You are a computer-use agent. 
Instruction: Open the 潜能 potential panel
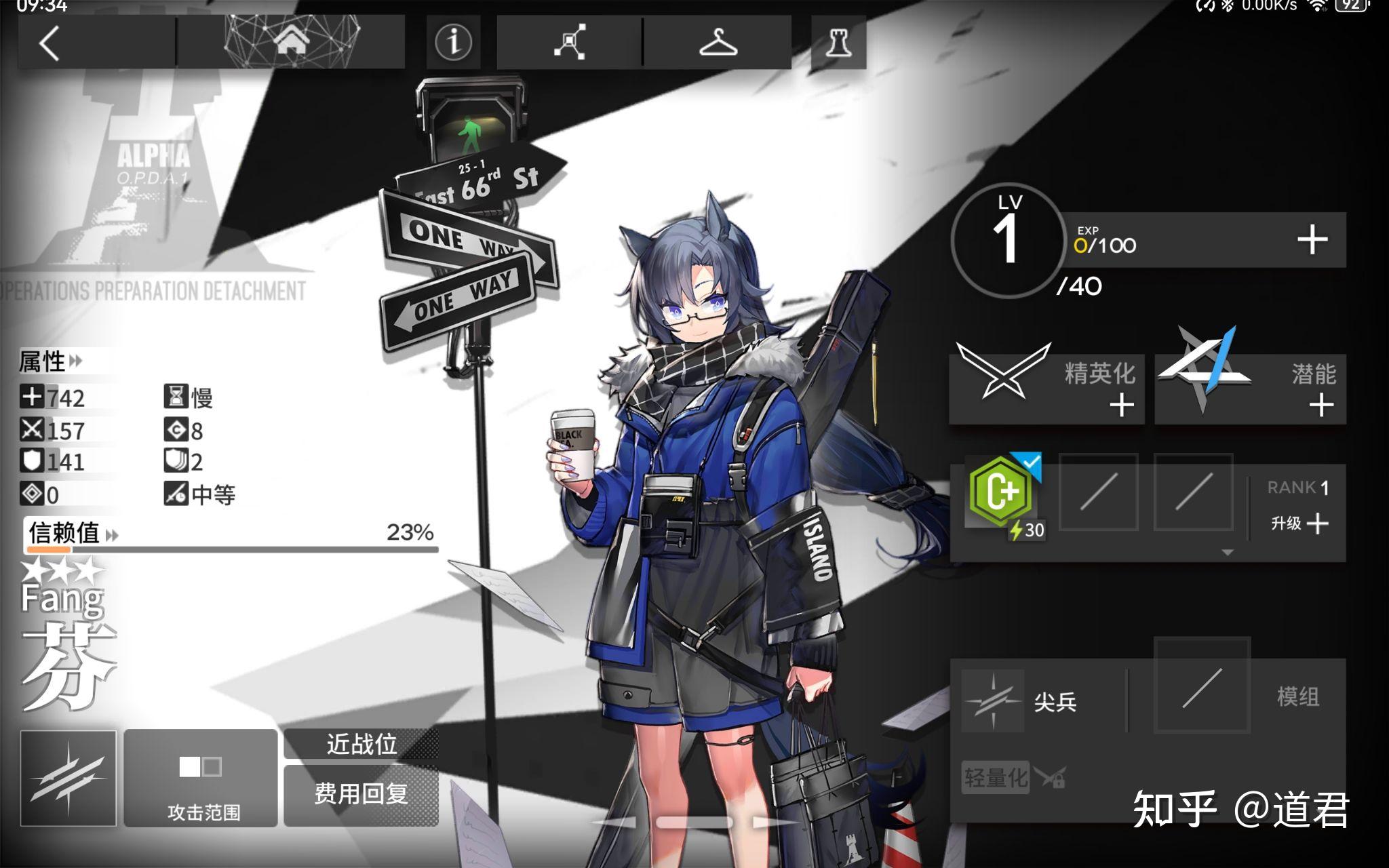(1249, 389)
